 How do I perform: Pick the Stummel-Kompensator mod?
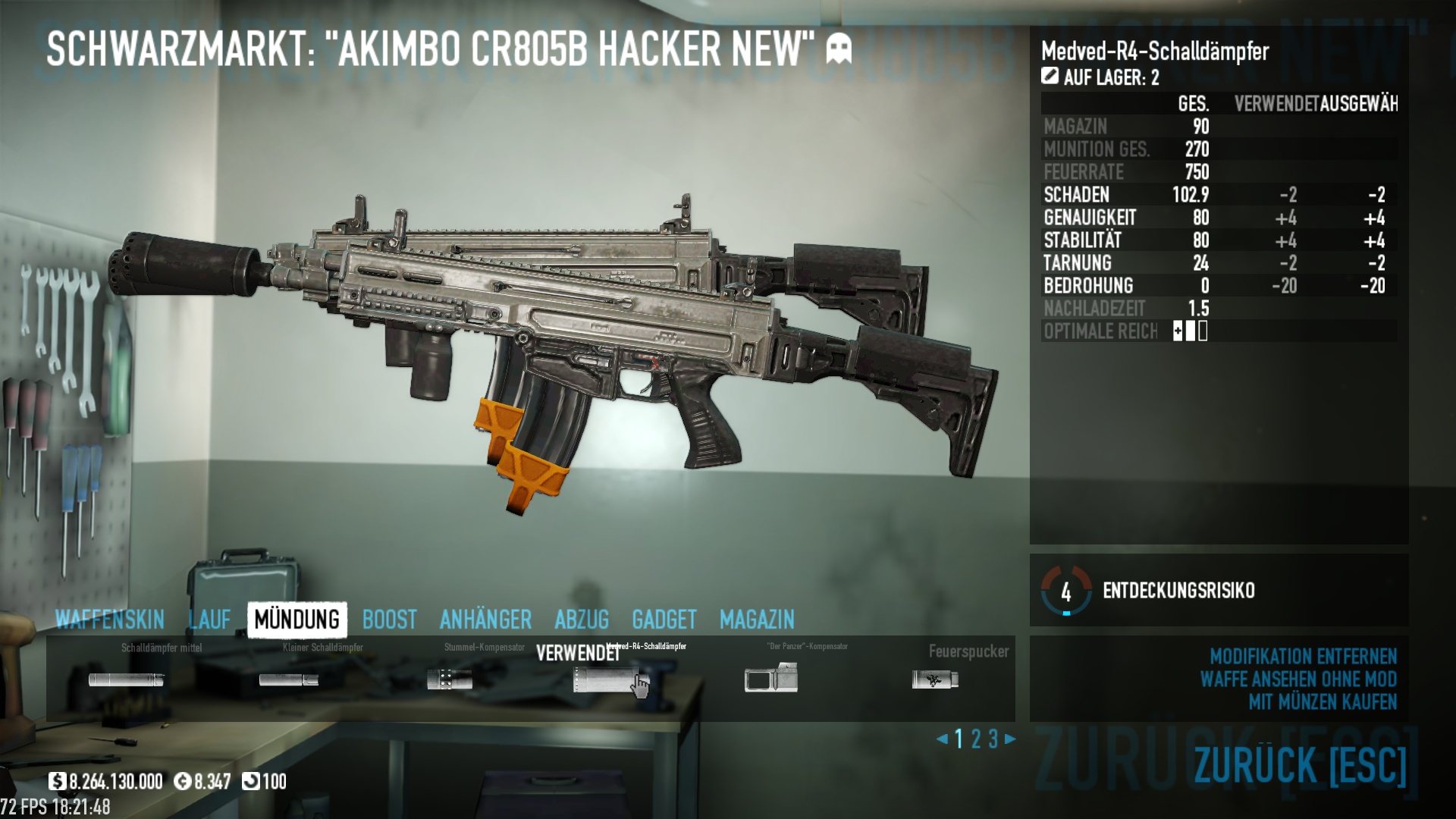point(450,679)
